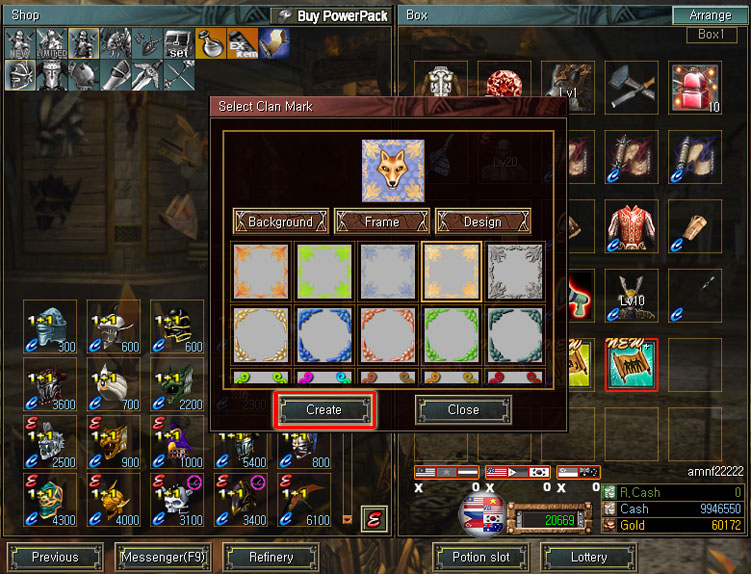Select the shop's Set category icon

[x=178, y=44]
